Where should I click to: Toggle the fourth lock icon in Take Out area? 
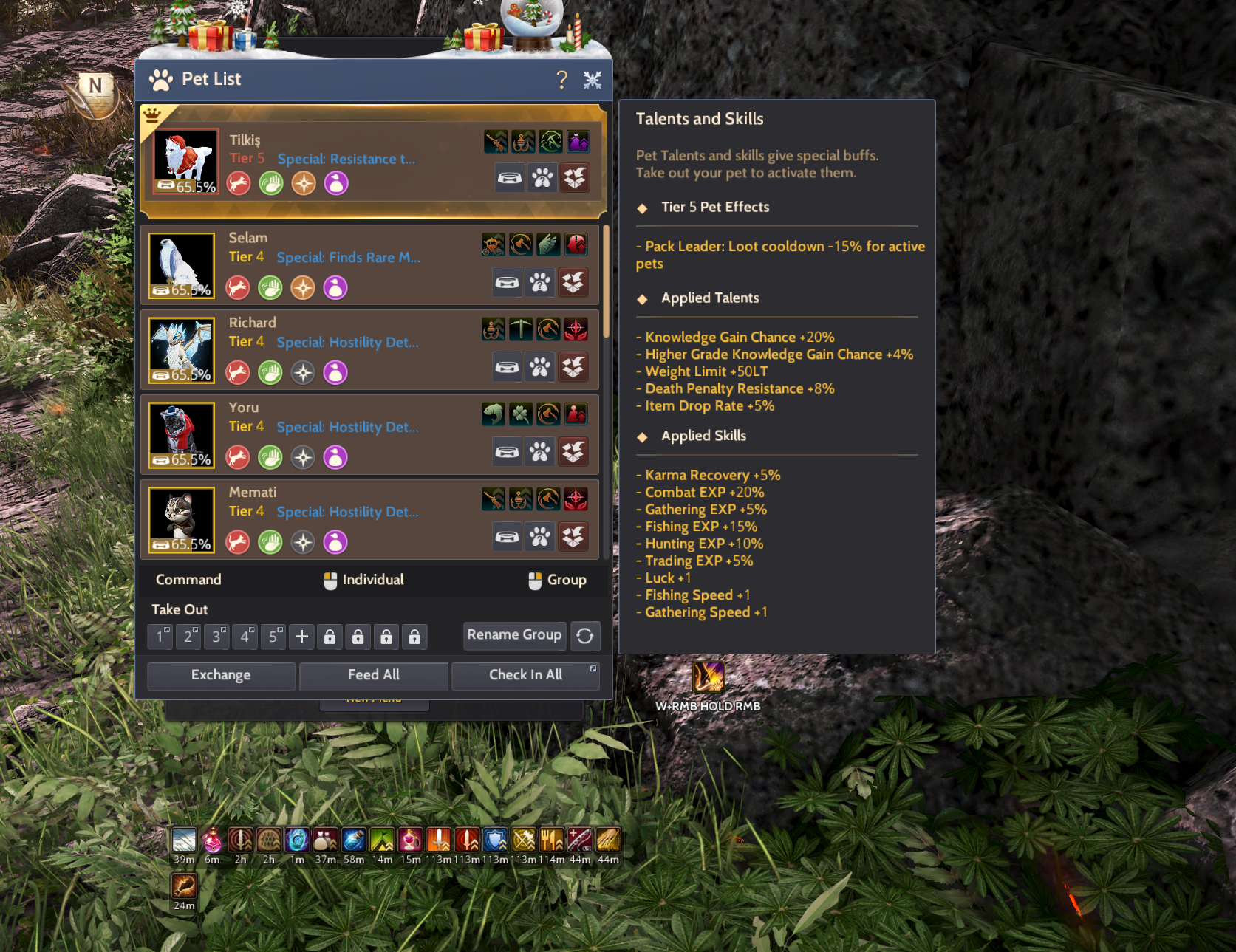tap(414, 636)
